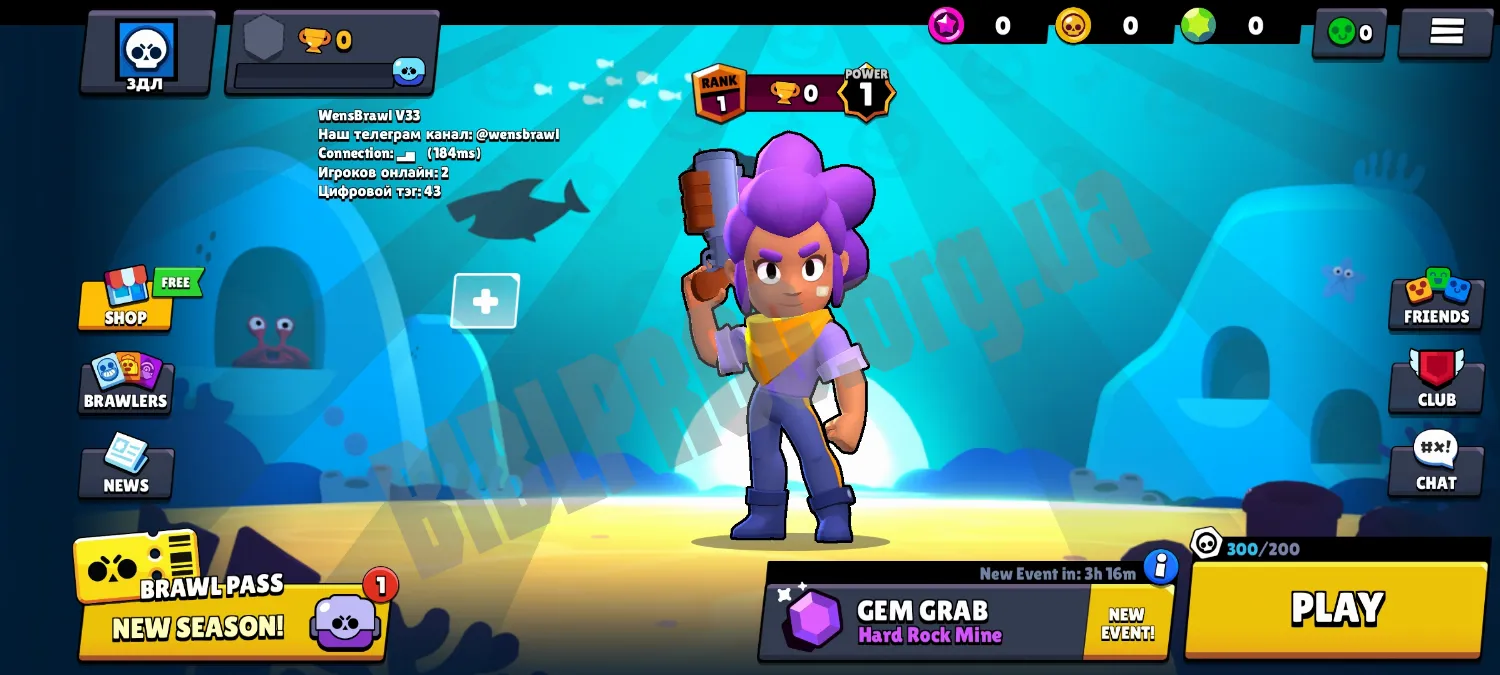
Task: Open the Friends list
Action: 1436,299
